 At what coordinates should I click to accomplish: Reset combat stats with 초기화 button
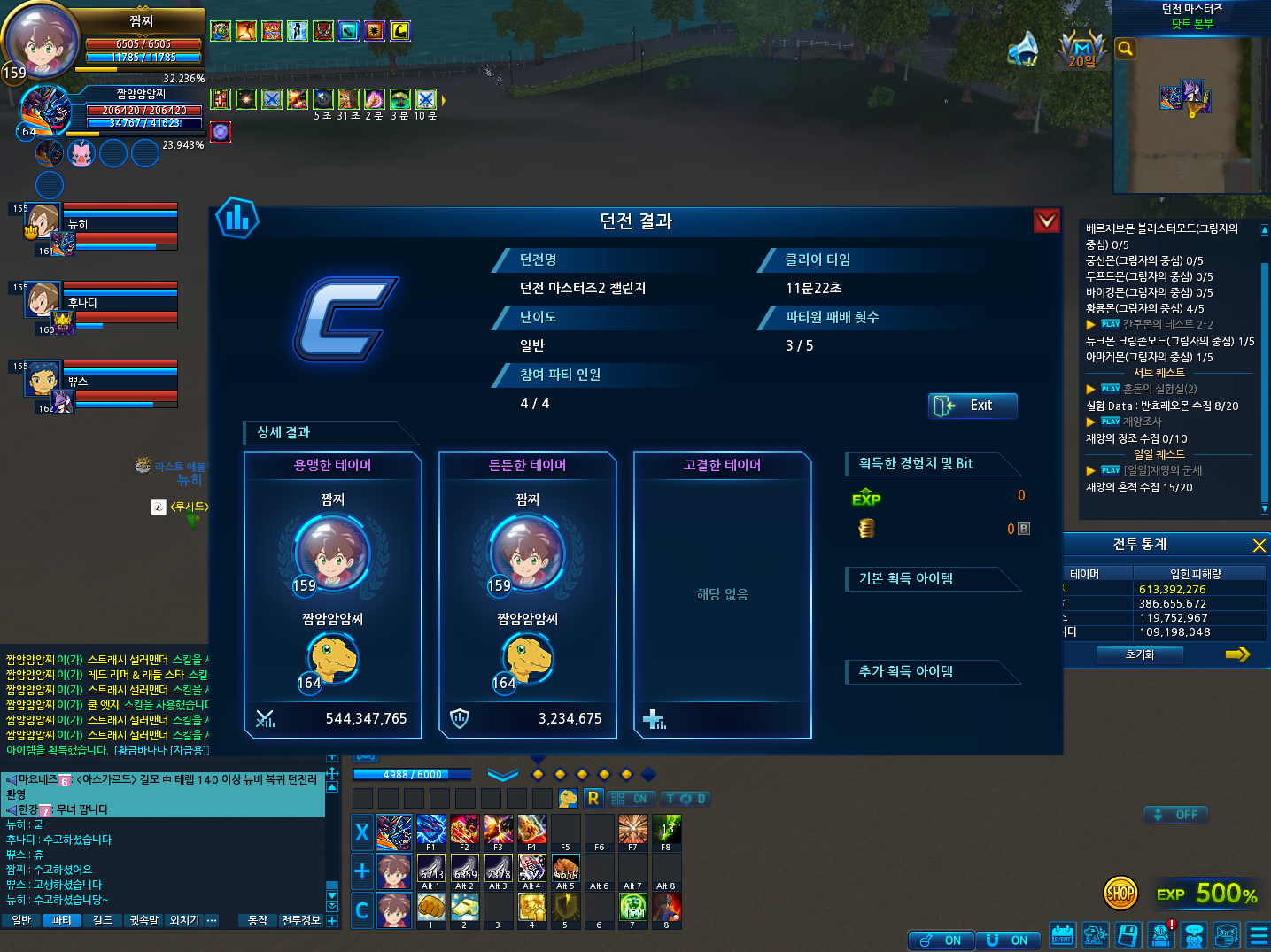click(x=1140, y=654)
